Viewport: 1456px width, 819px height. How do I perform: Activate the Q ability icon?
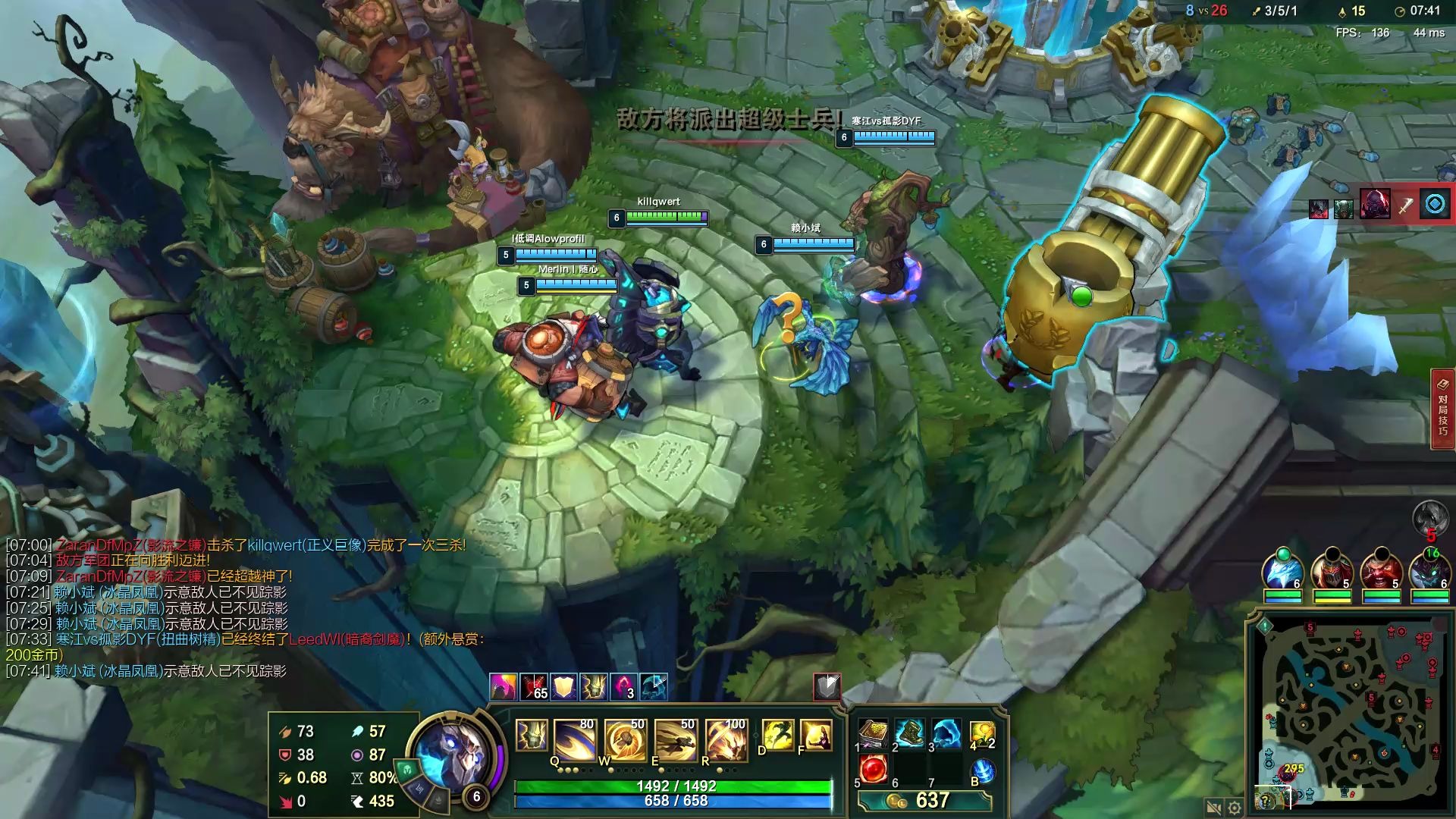tap(574, 739)
